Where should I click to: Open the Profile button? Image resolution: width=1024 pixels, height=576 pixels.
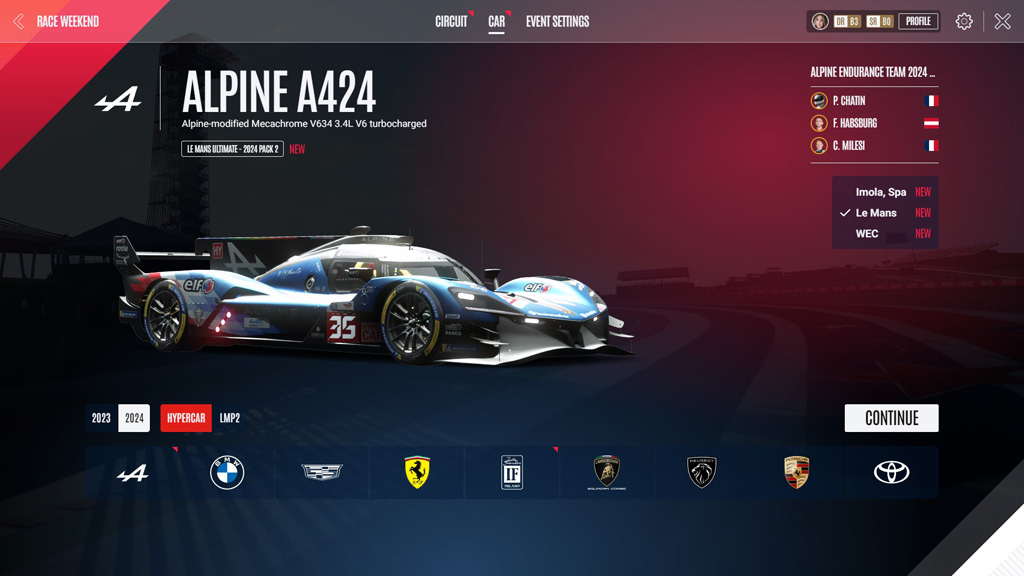click(x=918, y=21)
